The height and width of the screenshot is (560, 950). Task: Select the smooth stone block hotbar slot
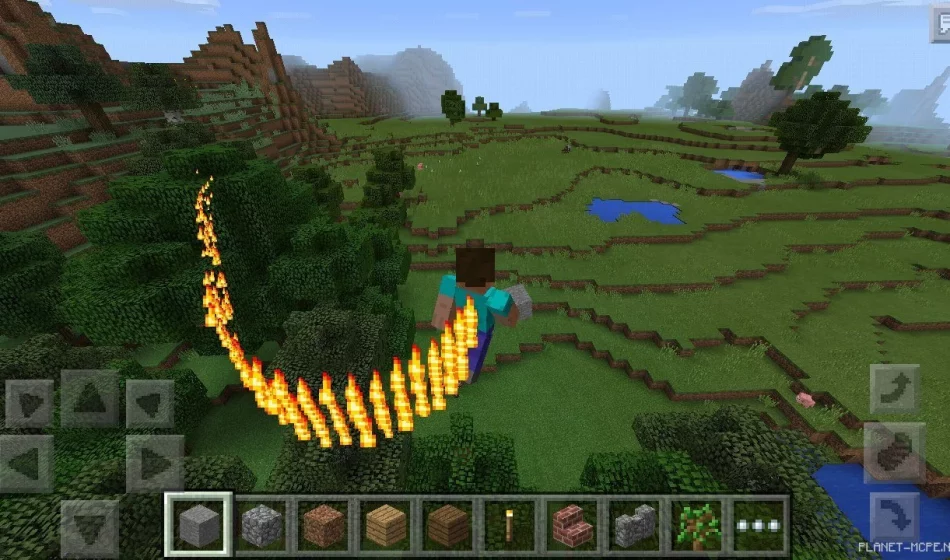[198, 523]
